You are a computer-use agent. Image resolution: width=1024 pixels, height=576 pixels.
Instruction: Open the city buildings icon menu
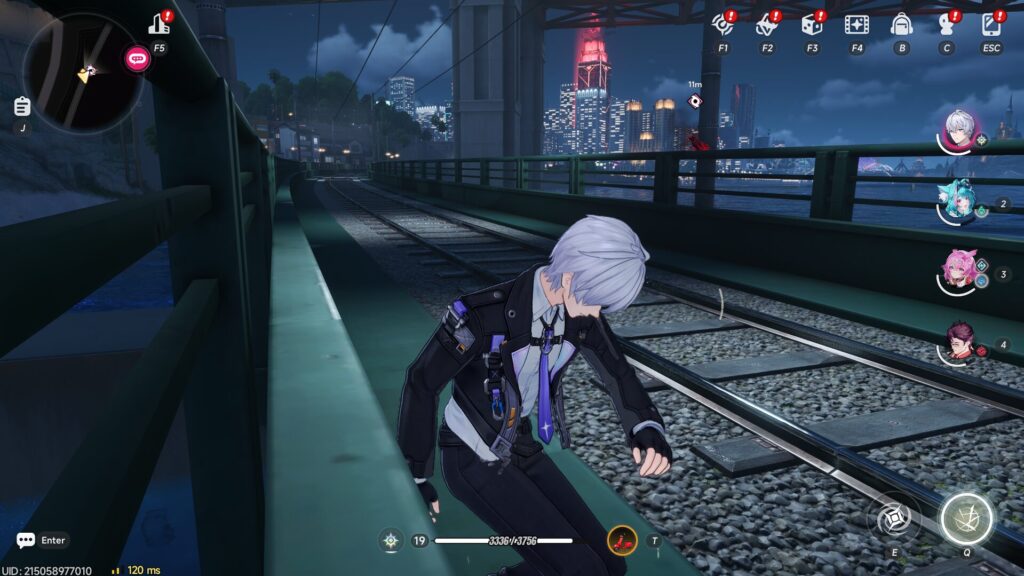pyautogui.click(x=159, y=25)
